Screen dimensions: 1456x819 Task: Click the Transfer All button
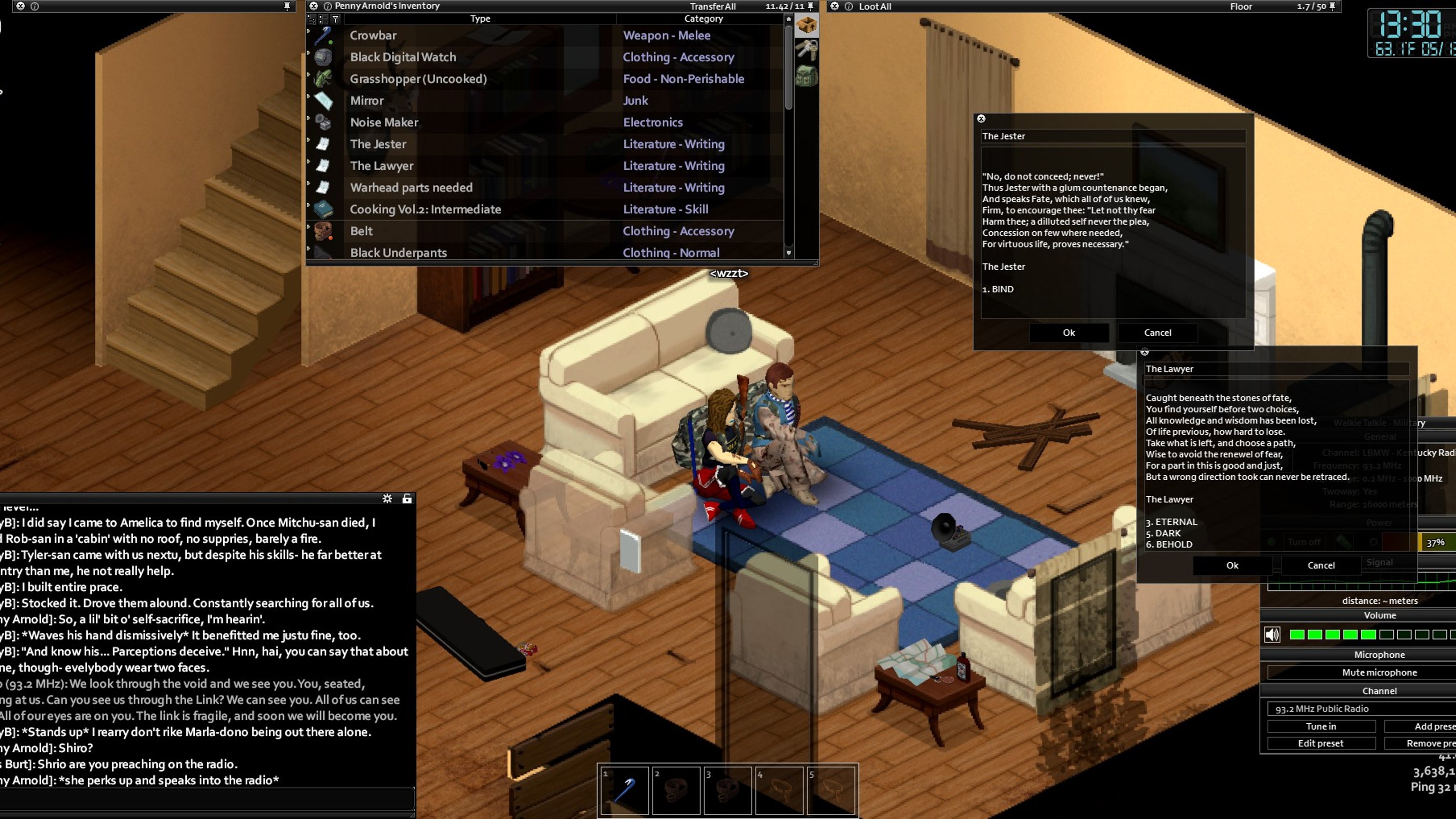click(x=712, y=6)
